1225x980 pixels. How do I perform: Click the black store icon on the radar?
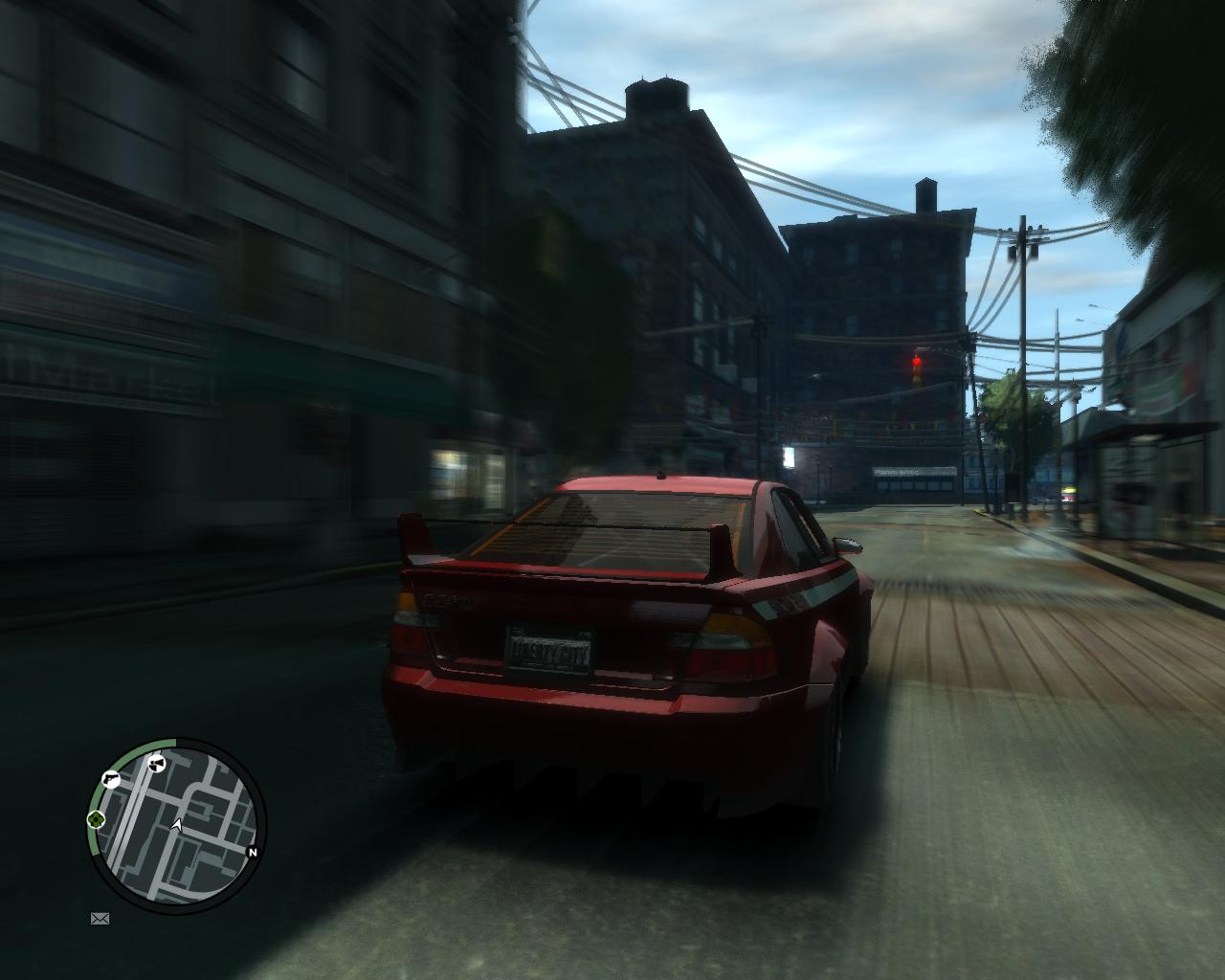point(156,763)
